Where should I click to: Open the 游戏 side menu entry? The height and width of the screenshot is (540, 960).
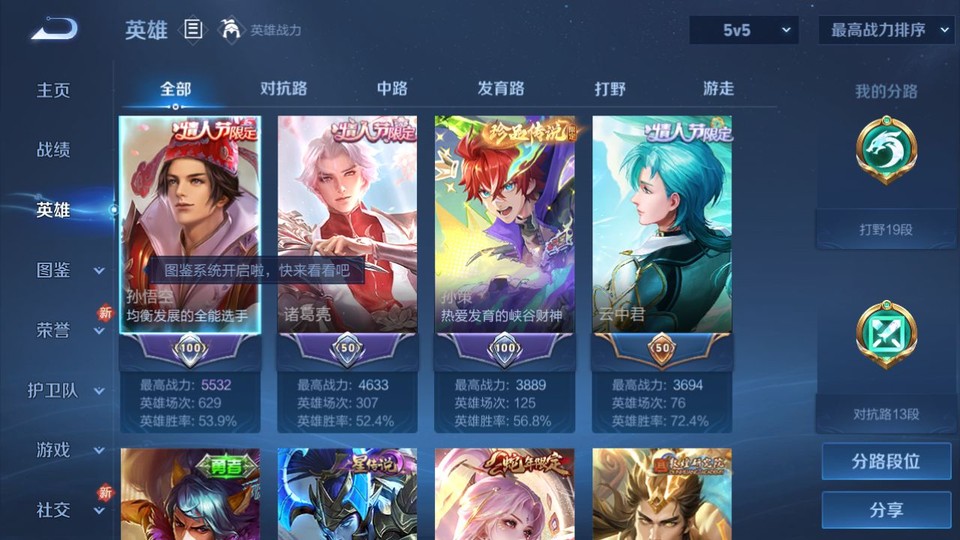click(x=54, y=450)
